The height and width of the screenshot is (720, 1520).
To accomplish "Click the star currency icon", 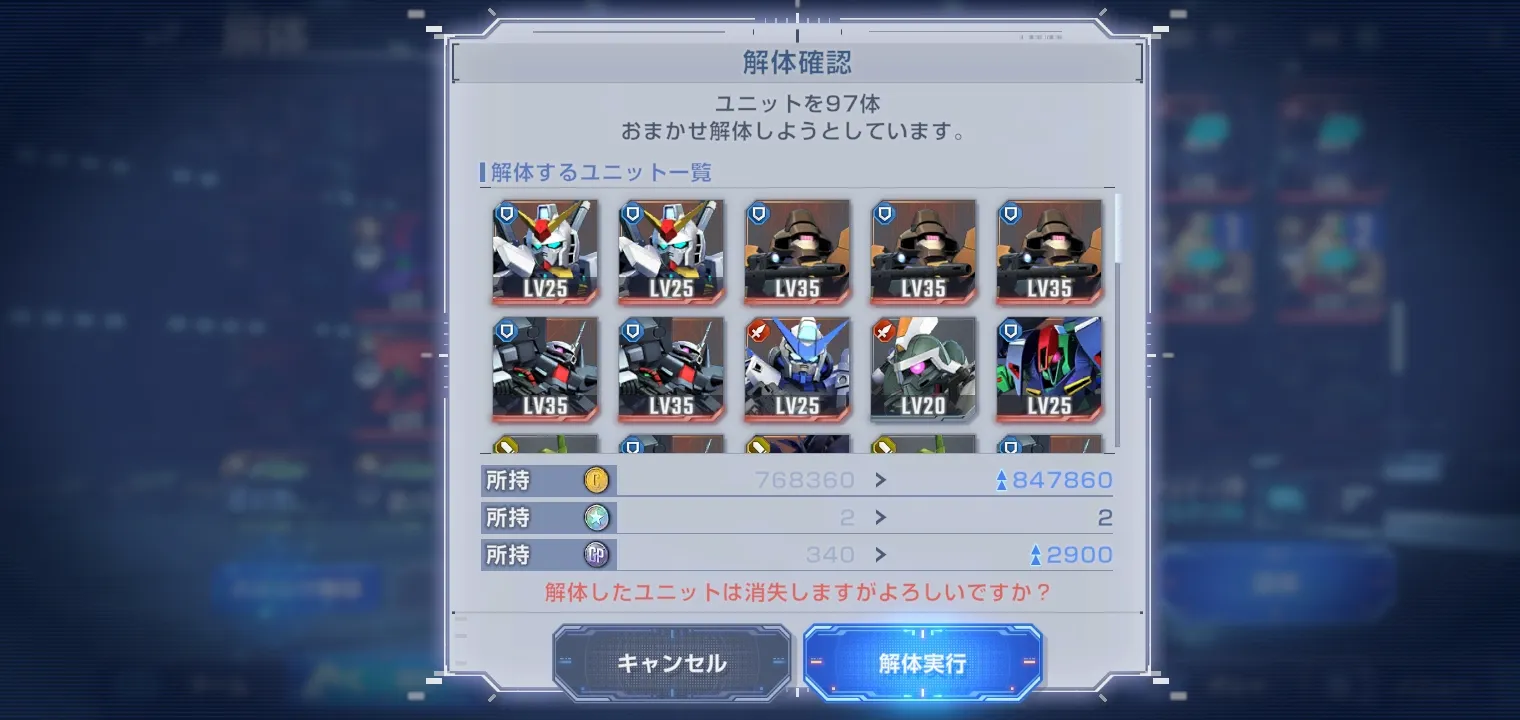I will [597, 517].
